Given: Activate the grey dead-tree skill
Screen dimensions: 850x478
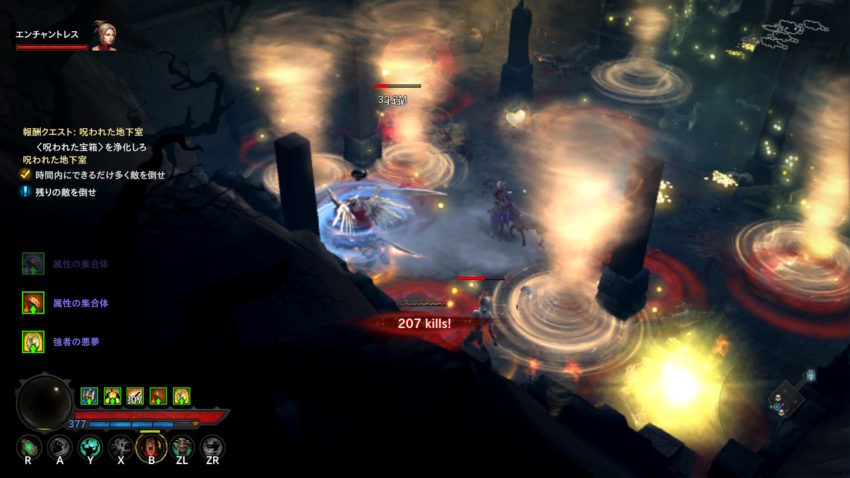Looking at the screenshot, I should click(x=120, y=447).
